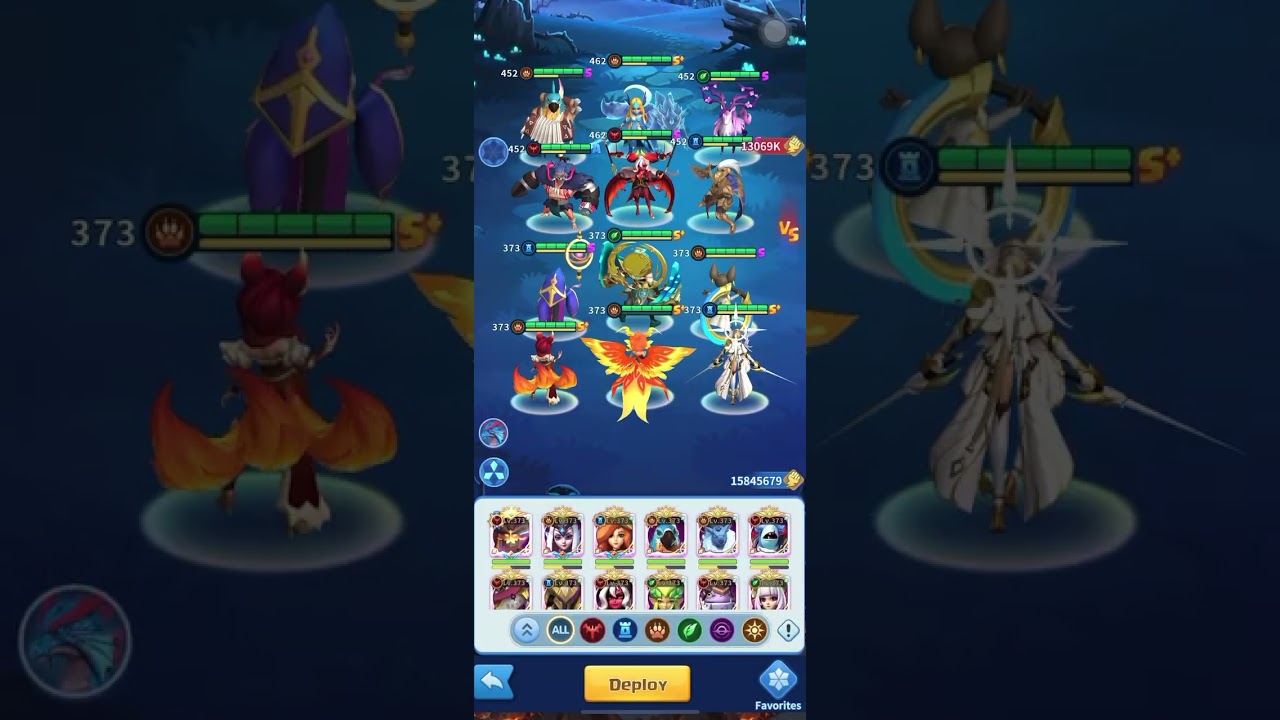The image size is (1280, 720).
Task: Select the pink-haired hero portrait in the second row
Action: (x=771, y=596)
